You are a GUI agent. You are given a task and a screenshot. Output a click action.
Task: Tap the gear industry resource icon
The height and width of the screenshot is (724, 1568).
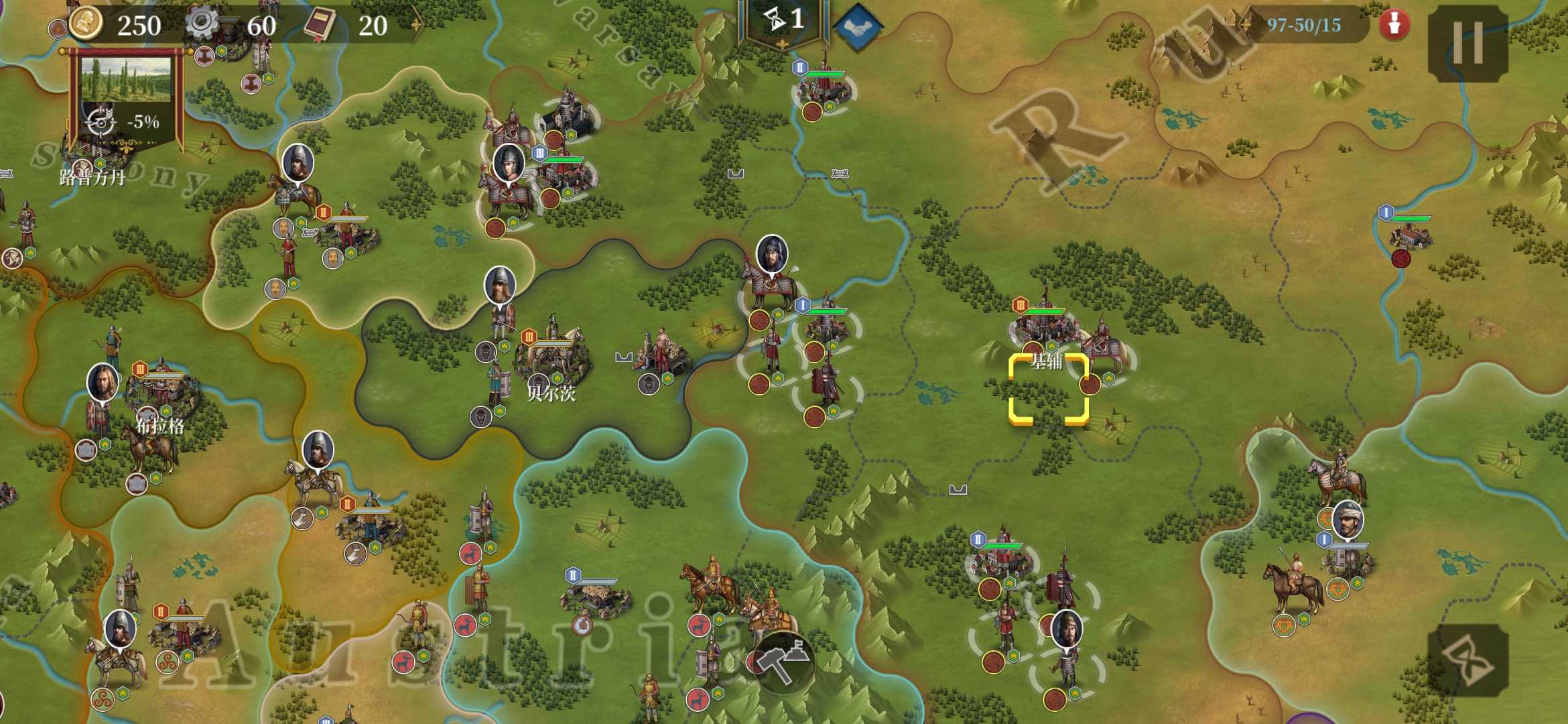click(201, 24)
